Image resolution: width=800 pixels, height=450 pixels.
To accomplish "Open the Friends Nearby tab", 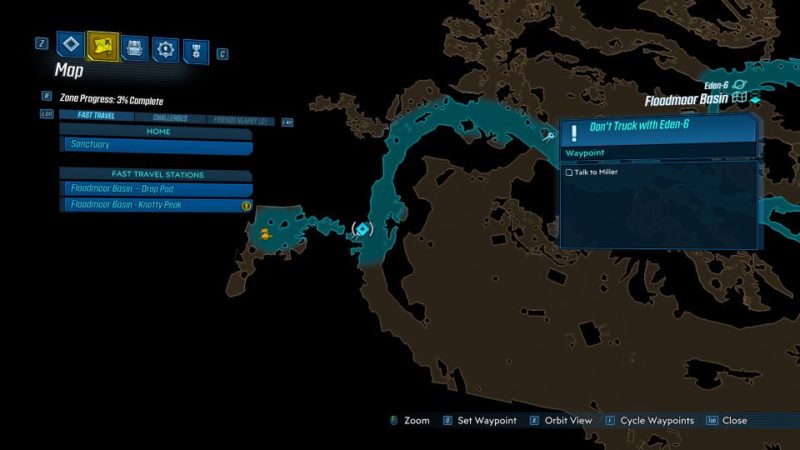I will 240,120.
